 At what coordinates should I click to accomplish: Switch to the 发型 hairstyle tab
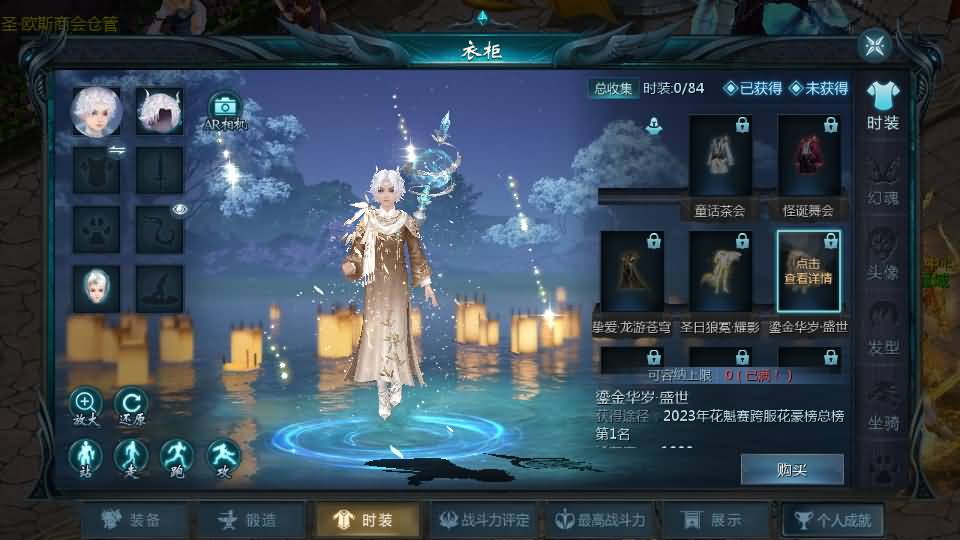[x=883, y=330]
